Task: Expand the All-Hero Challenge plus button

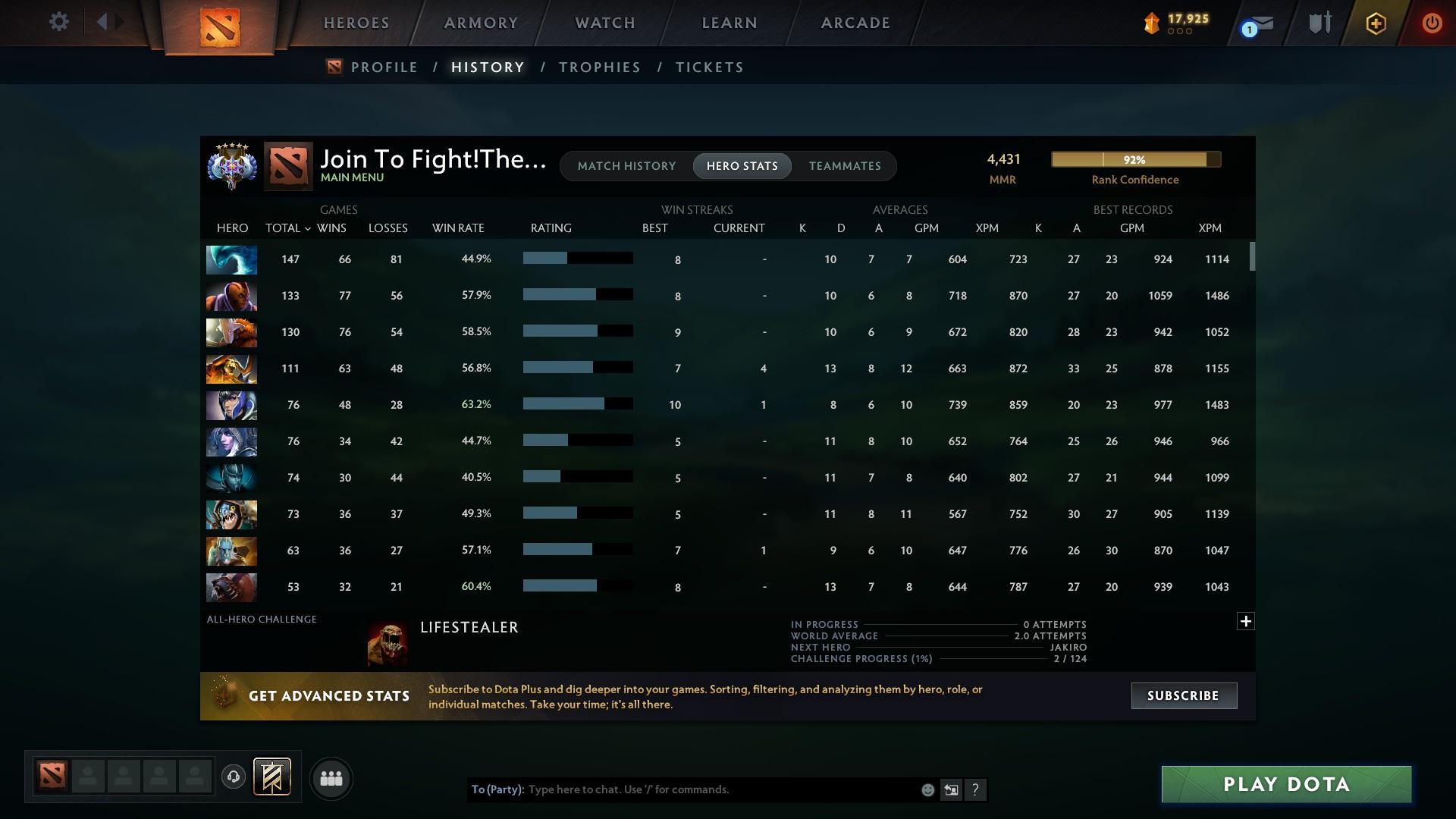Action: pyautogui.click(x=1245, y=621)
